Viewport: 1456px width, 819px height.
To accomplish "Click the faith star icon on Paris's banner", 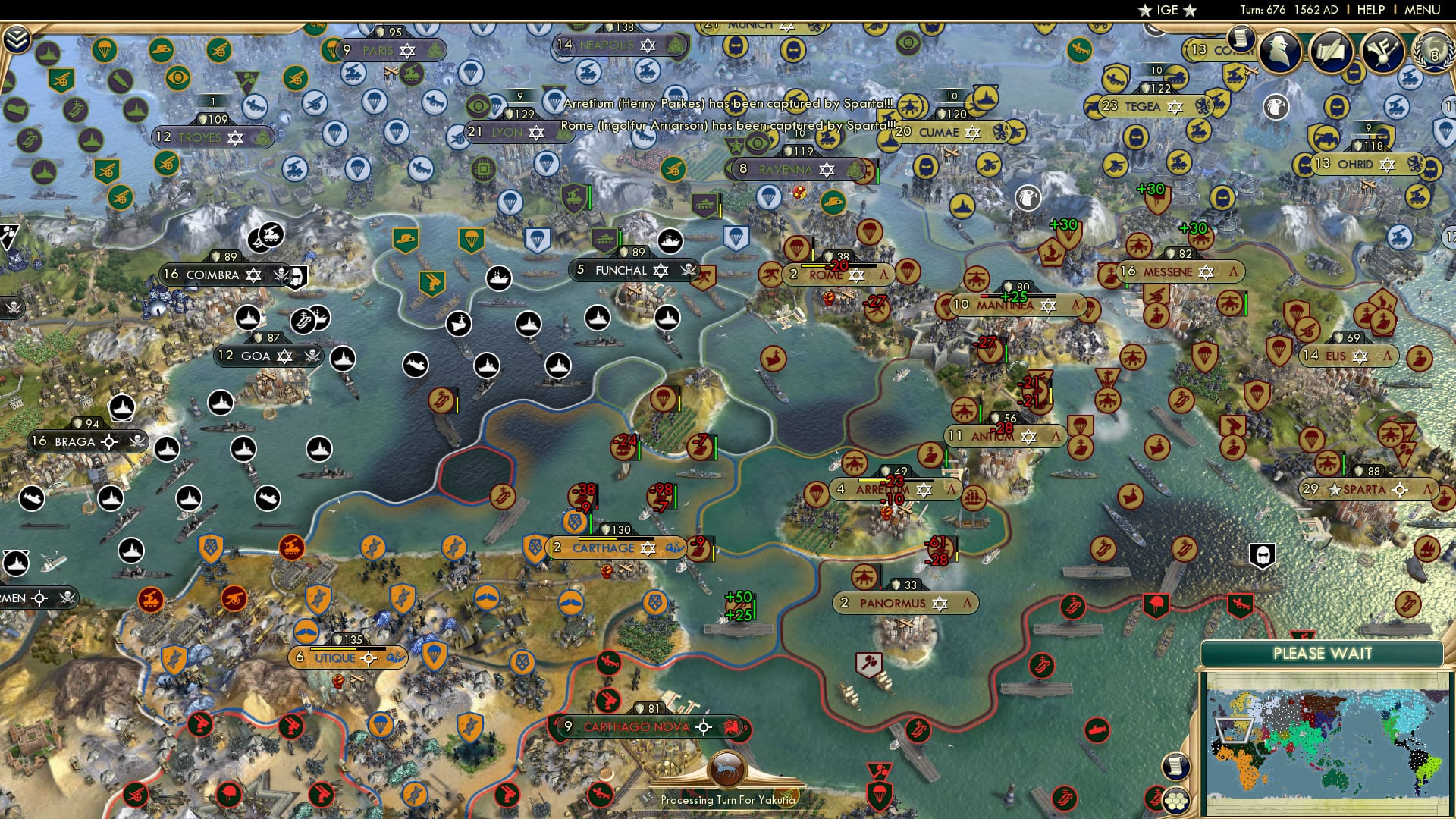I will click(x=407, y=52).
